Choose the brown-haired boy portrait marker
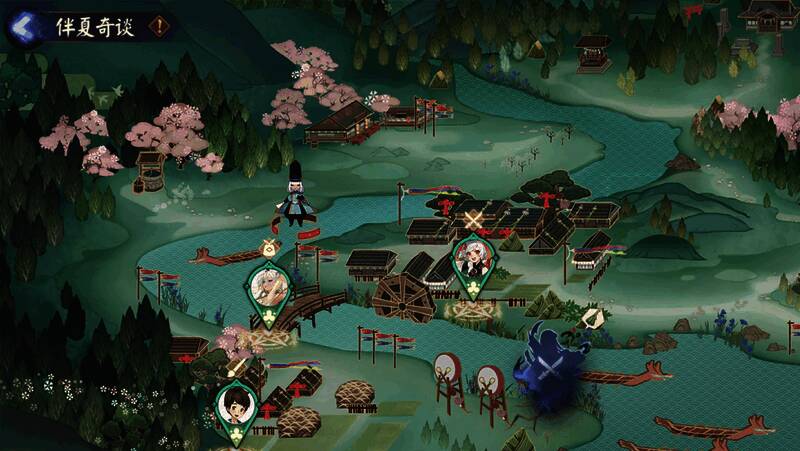Image resolution: width=800 pixels, height=451 pixels. [x=237, y=407]
